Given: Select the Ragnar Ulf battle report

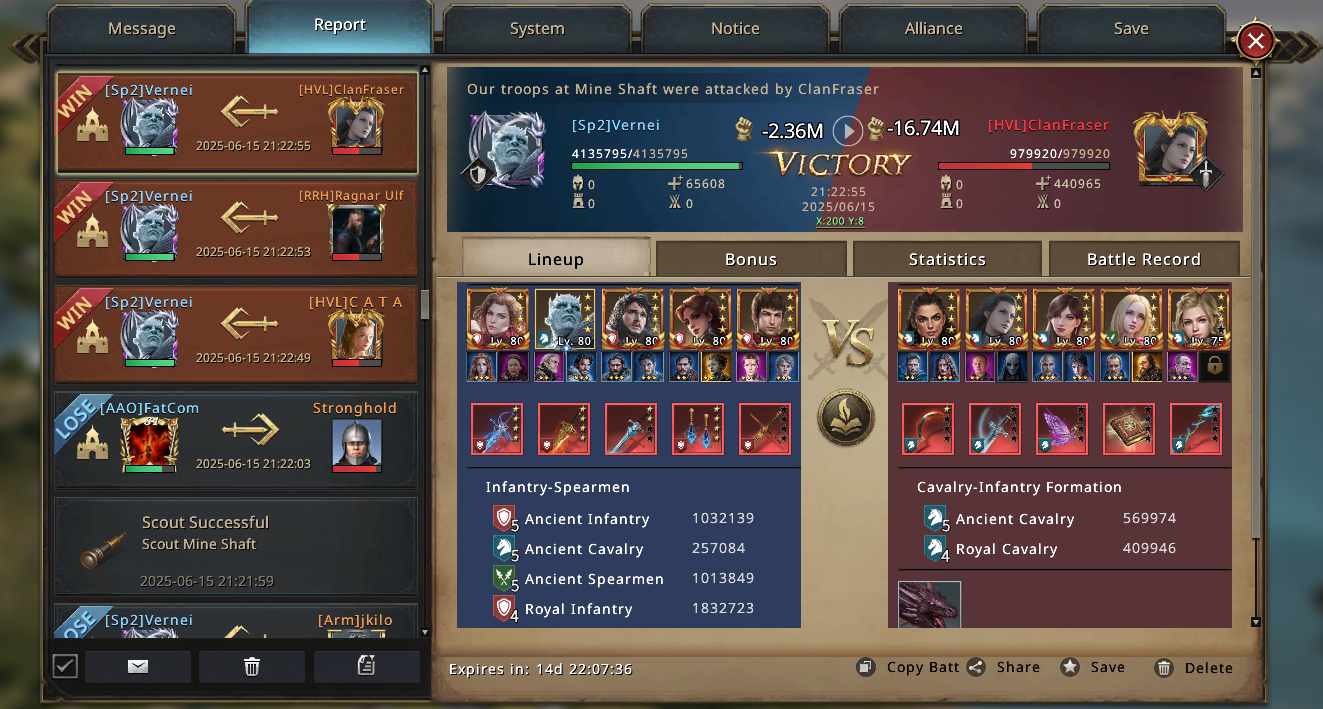Looking at the screenshot, I should tap(236, 228).
